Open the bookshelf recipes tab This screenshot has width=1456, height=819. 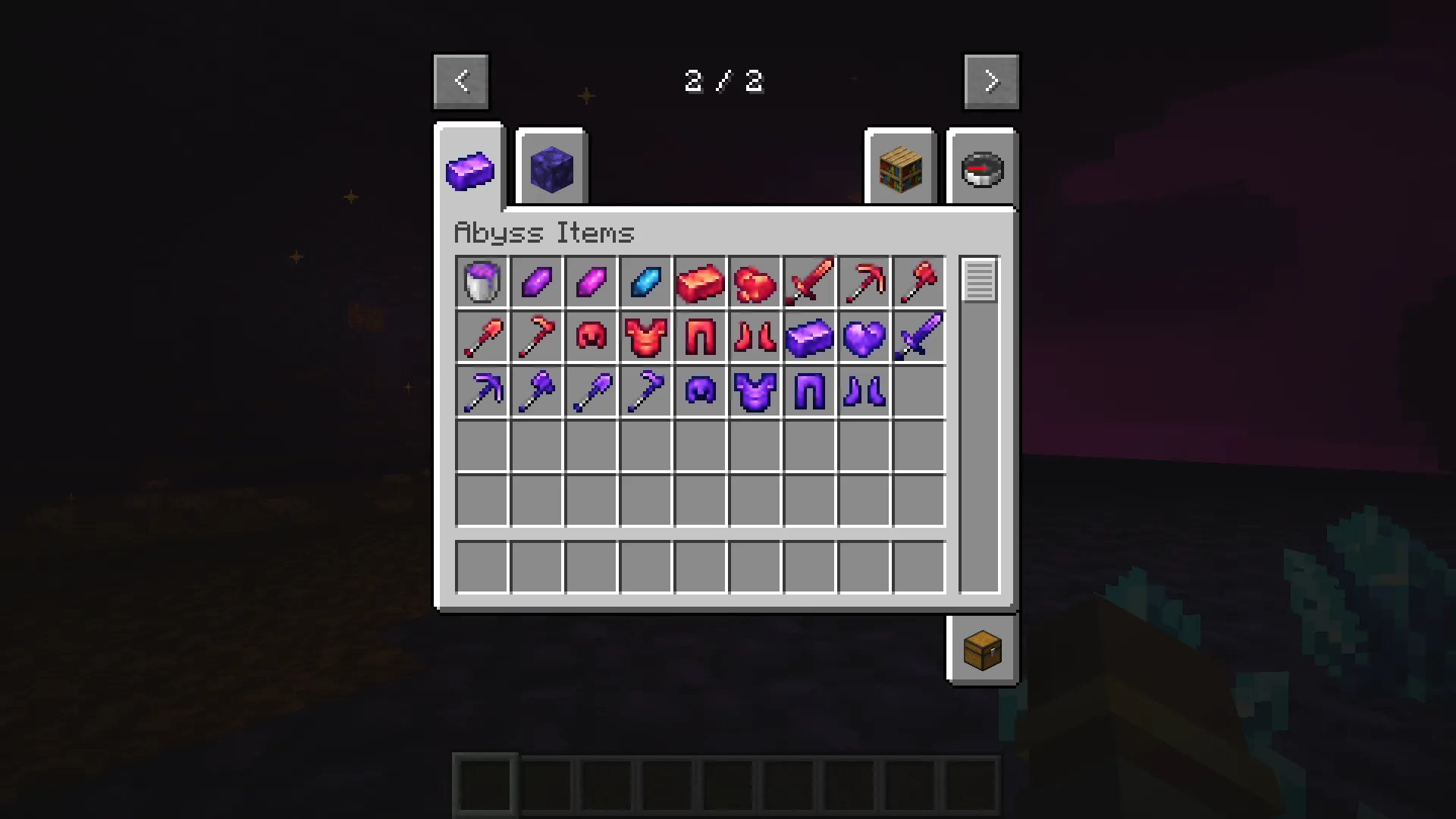(899, 168)
